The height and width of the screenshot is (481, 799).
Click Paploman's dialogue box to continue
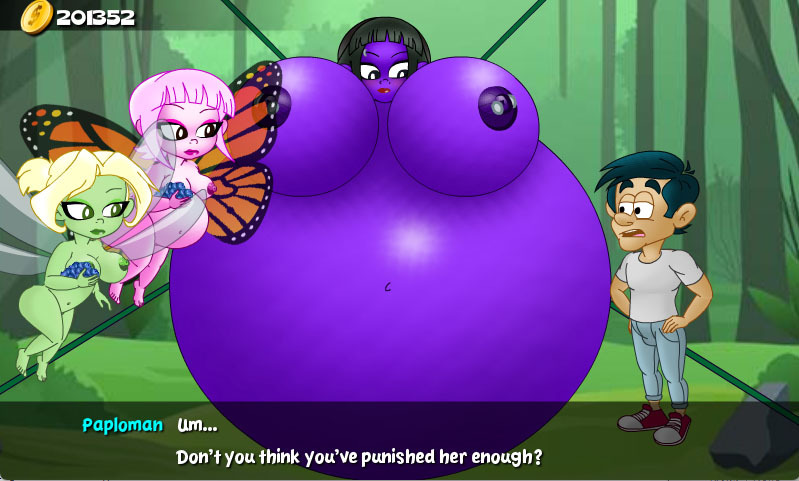pos(399,441)
